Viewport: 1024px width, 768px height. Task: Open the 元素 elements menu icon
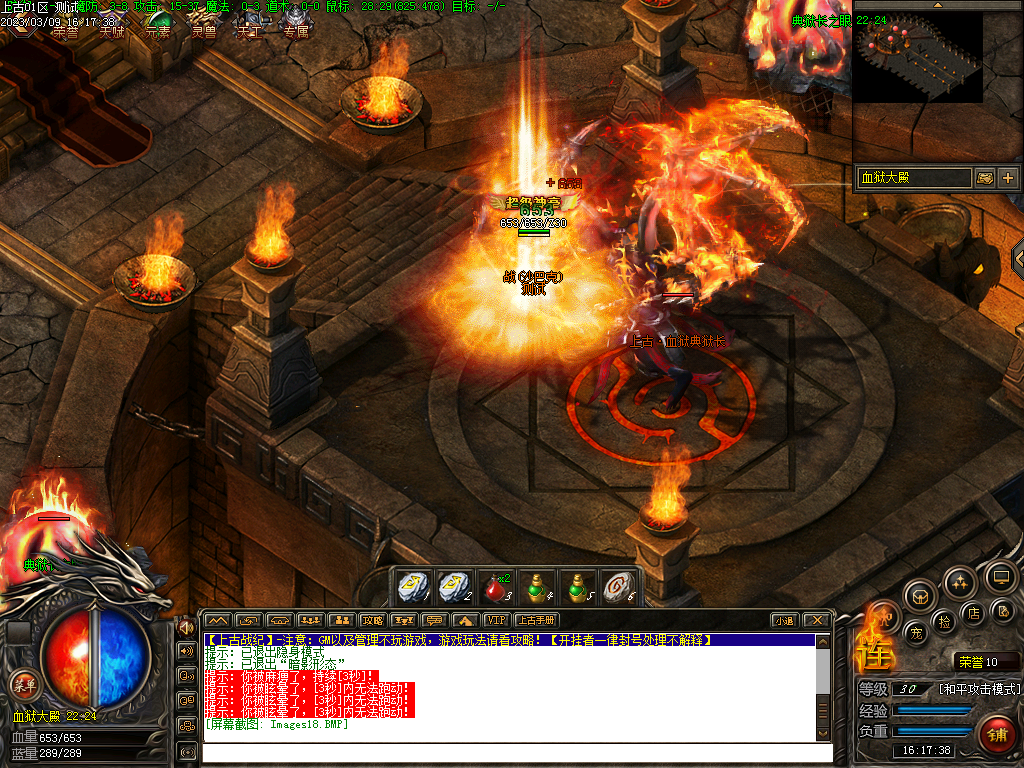point(157,26)
